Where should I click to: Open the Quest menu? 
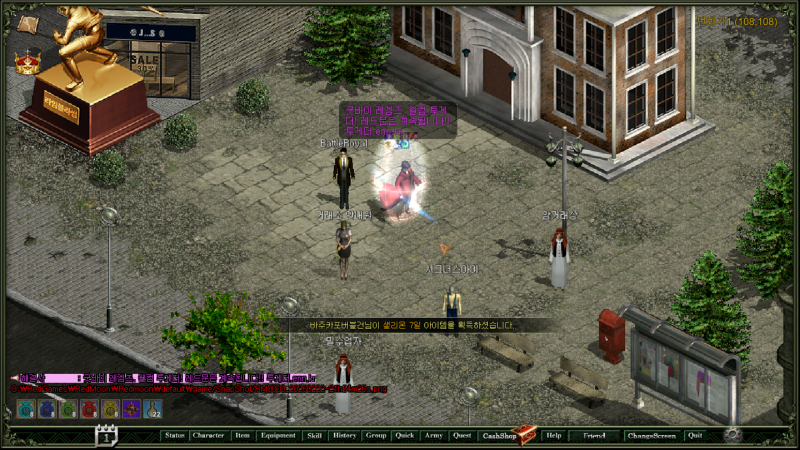[x=461, y=435]
